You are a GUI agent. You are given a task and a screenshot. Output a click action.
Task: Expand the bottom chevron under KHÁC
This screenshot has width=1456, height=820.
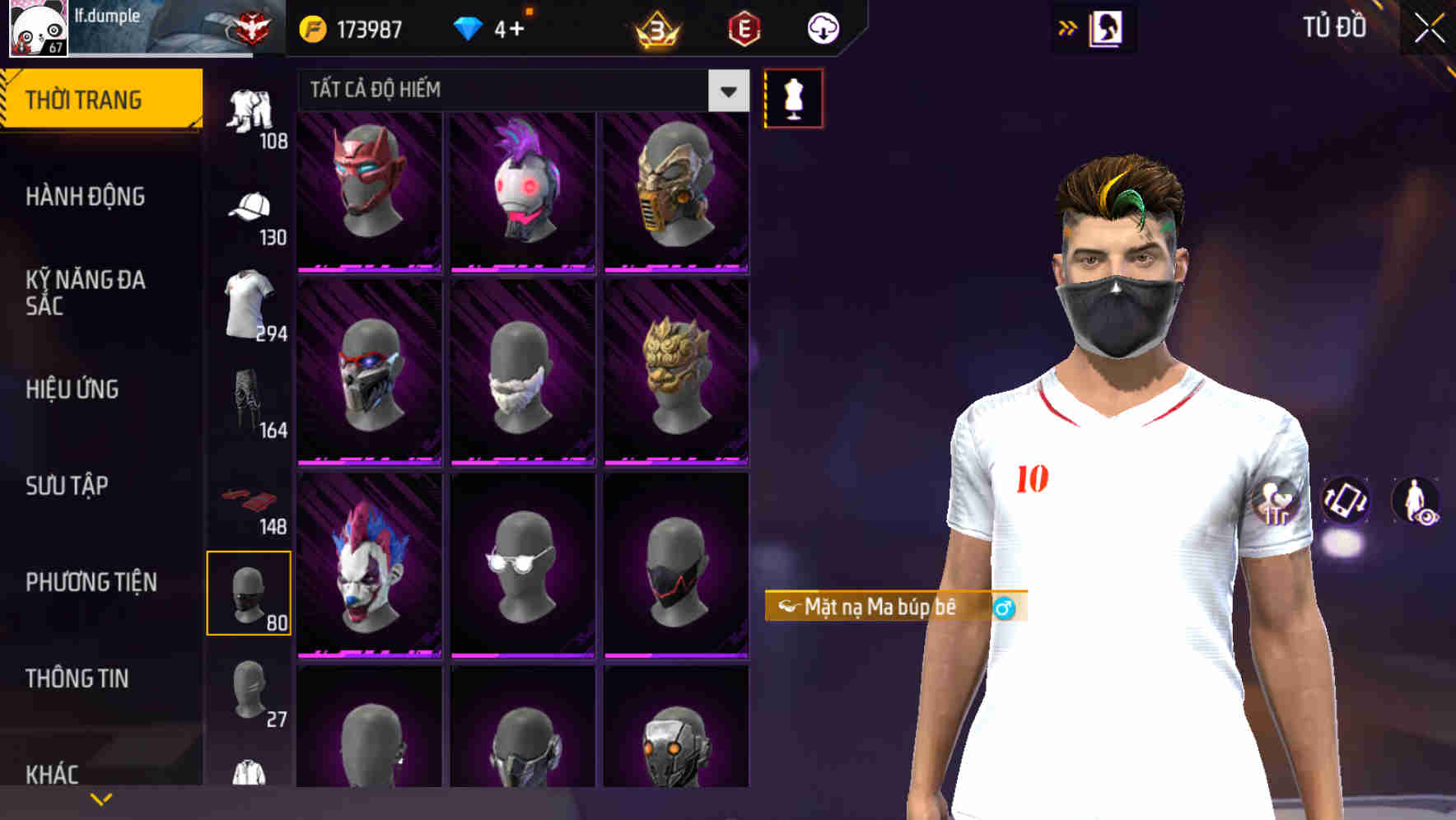pos(100,799)
